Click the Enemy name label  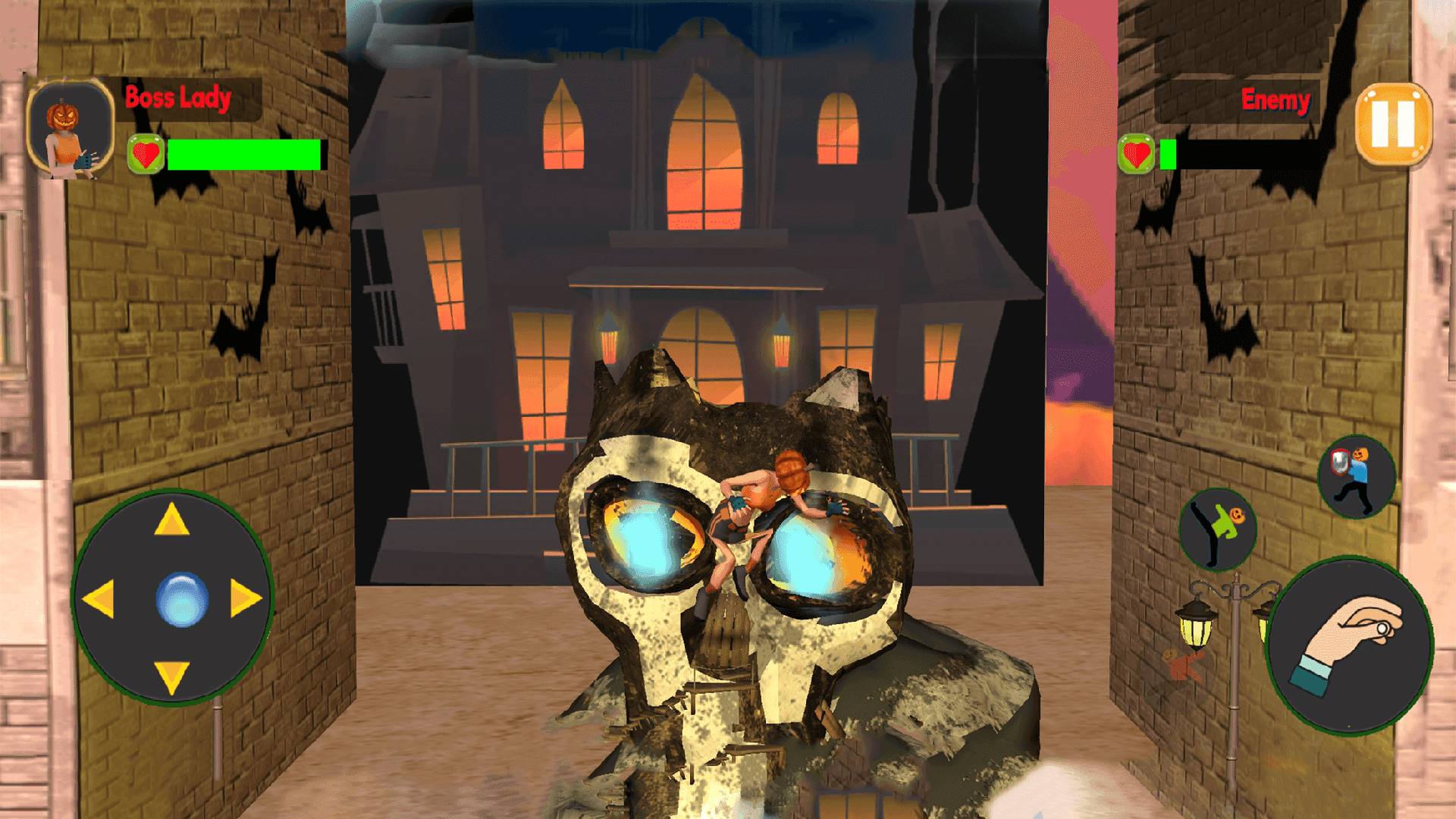click(1276, 100)
